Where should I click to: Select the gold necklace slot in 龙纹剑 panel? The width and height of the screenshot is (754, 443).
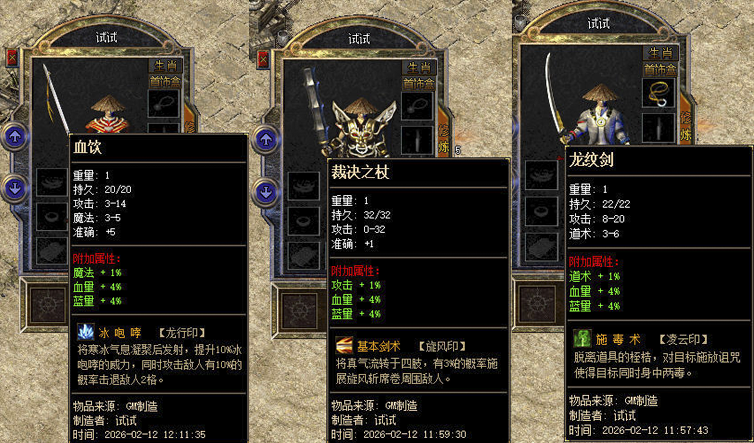tap(659, 93)
